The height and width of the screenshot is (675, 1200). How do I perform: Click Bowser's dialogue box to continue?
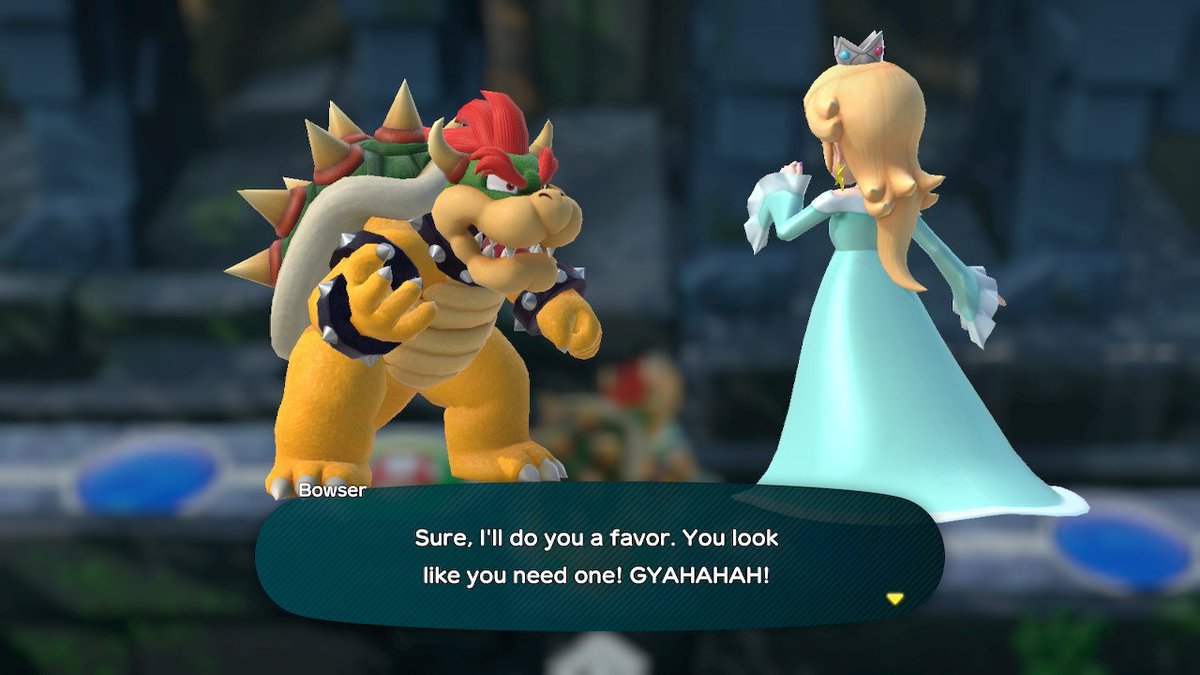pos(598,556)
